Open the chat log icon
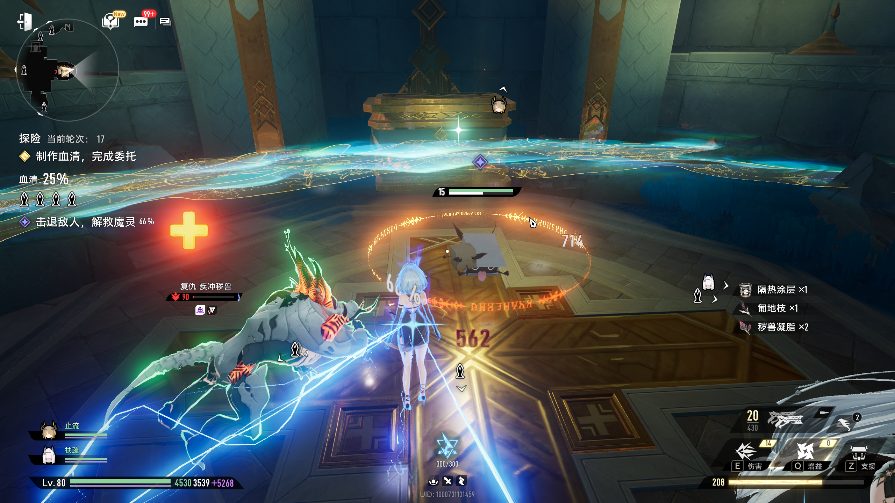Viewport: 895px width, 503px height. coord(165,21)
